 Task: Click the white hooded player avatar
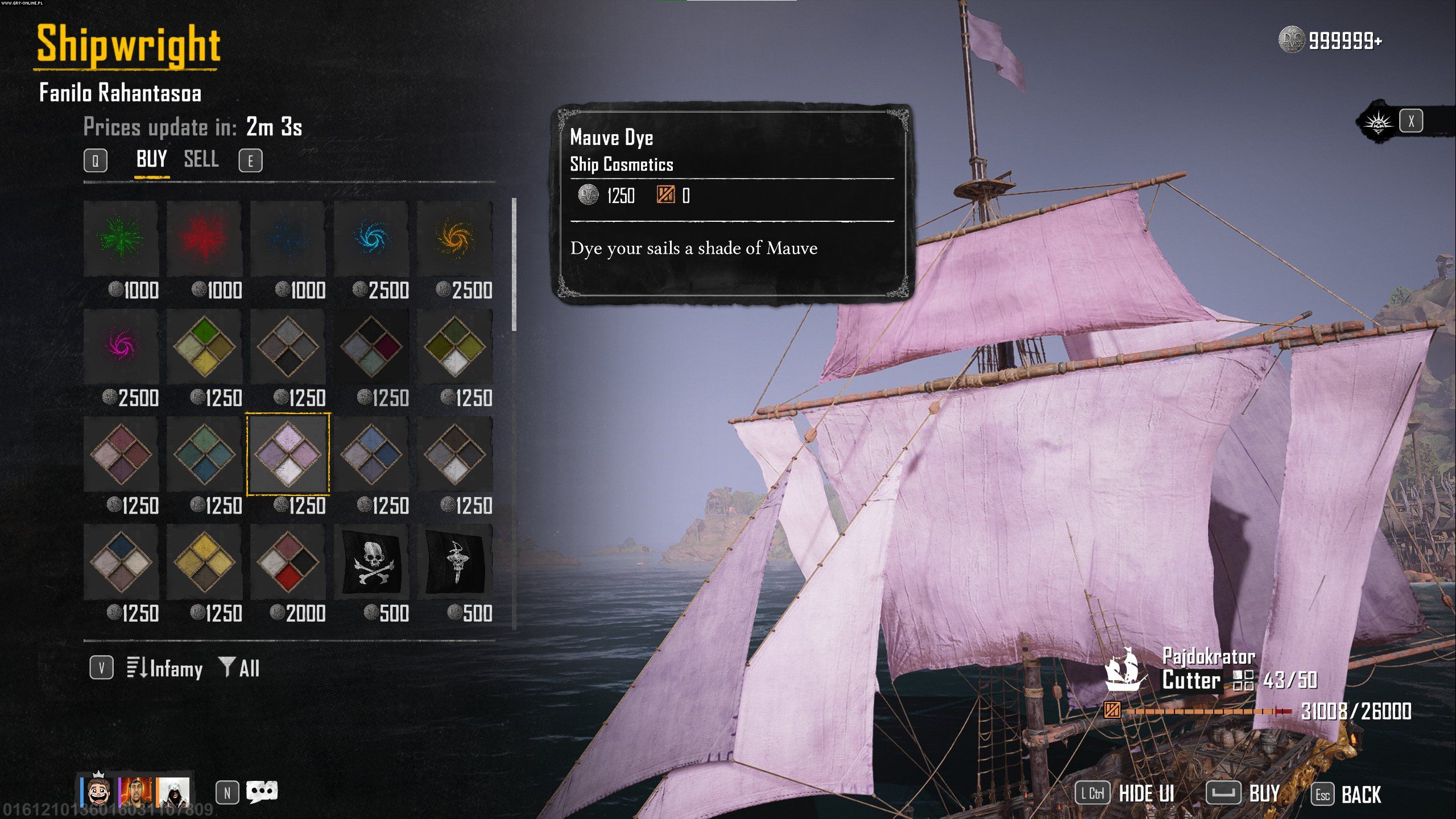click(x=173, y=792)
